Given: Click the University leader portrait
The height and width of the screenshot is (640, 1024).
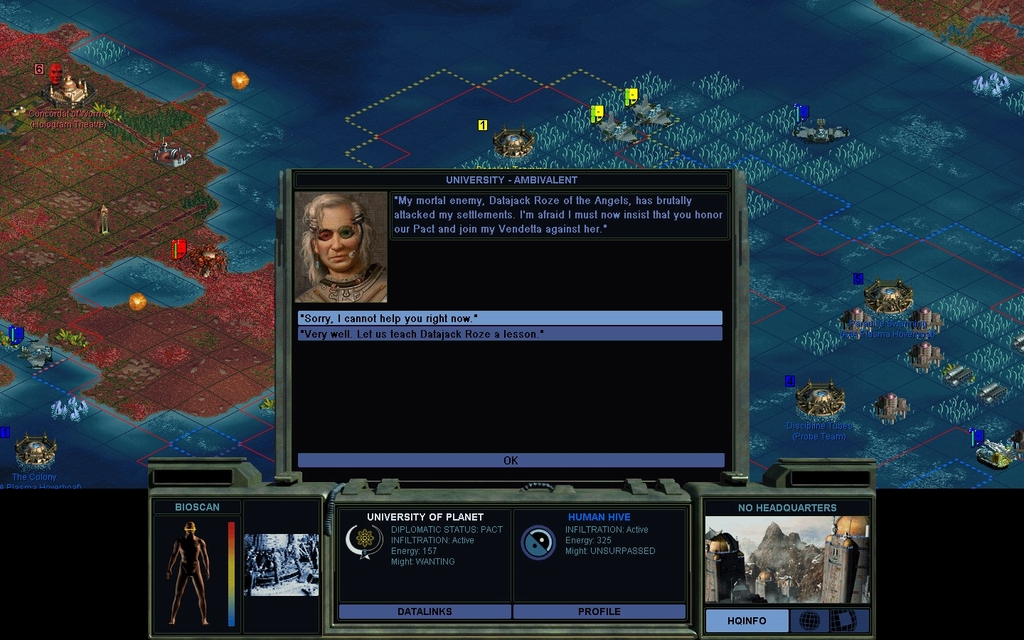Looking at the screenshot, I should tap(341, 248).
